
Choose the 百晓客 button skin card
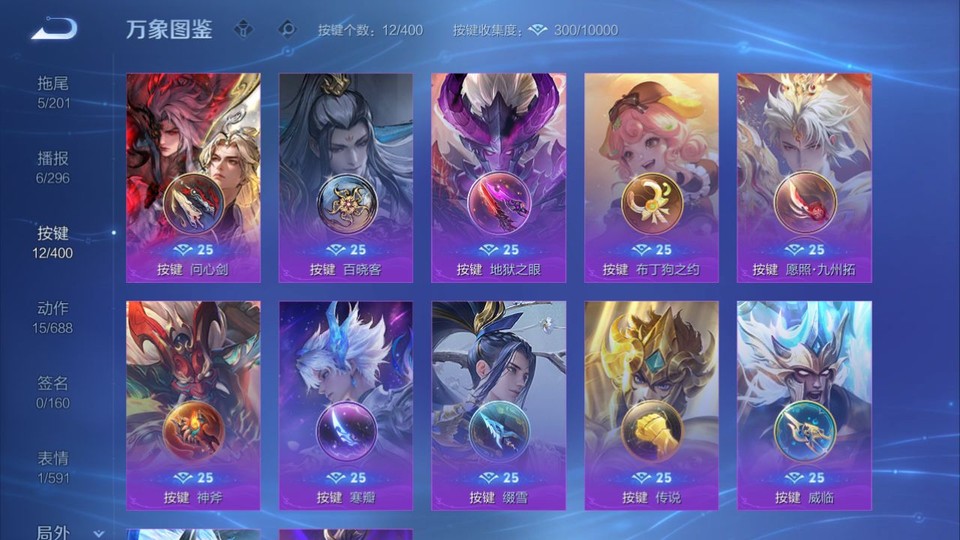(346, 178)
